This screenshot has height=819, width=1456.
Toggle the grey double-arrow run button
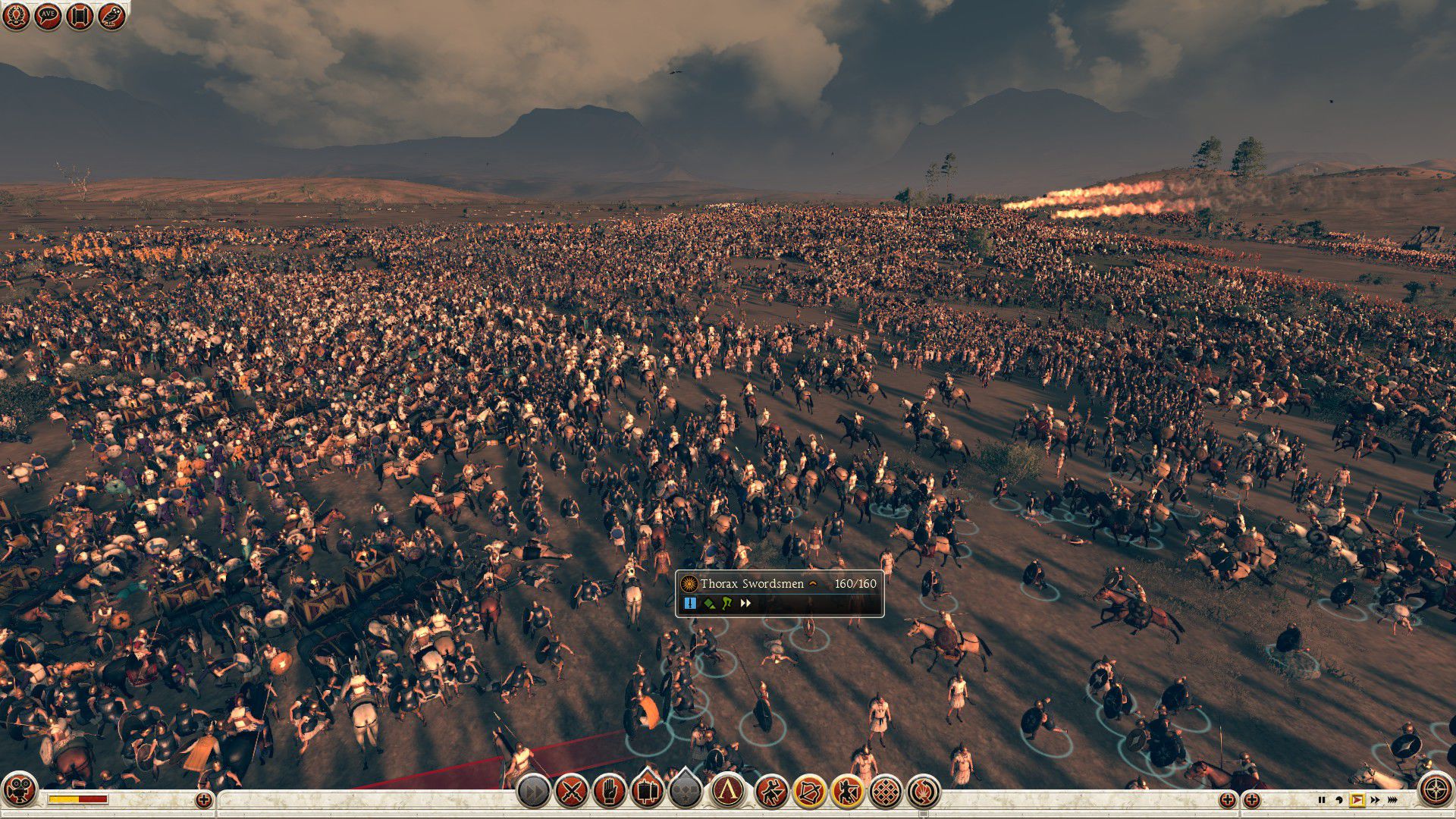[x=533, y=792]
